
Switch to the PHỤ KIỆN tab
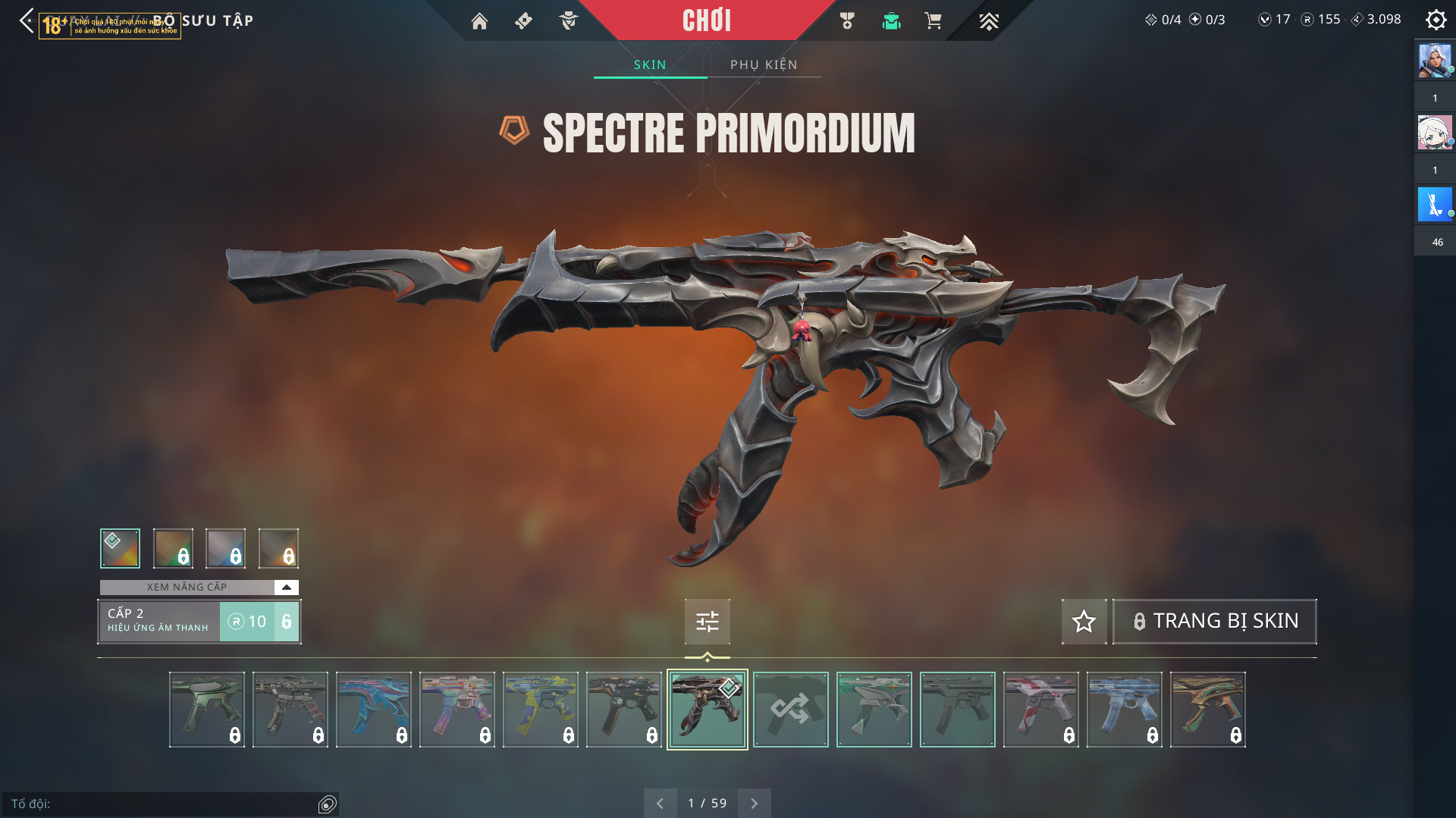[x=764, y=64]
